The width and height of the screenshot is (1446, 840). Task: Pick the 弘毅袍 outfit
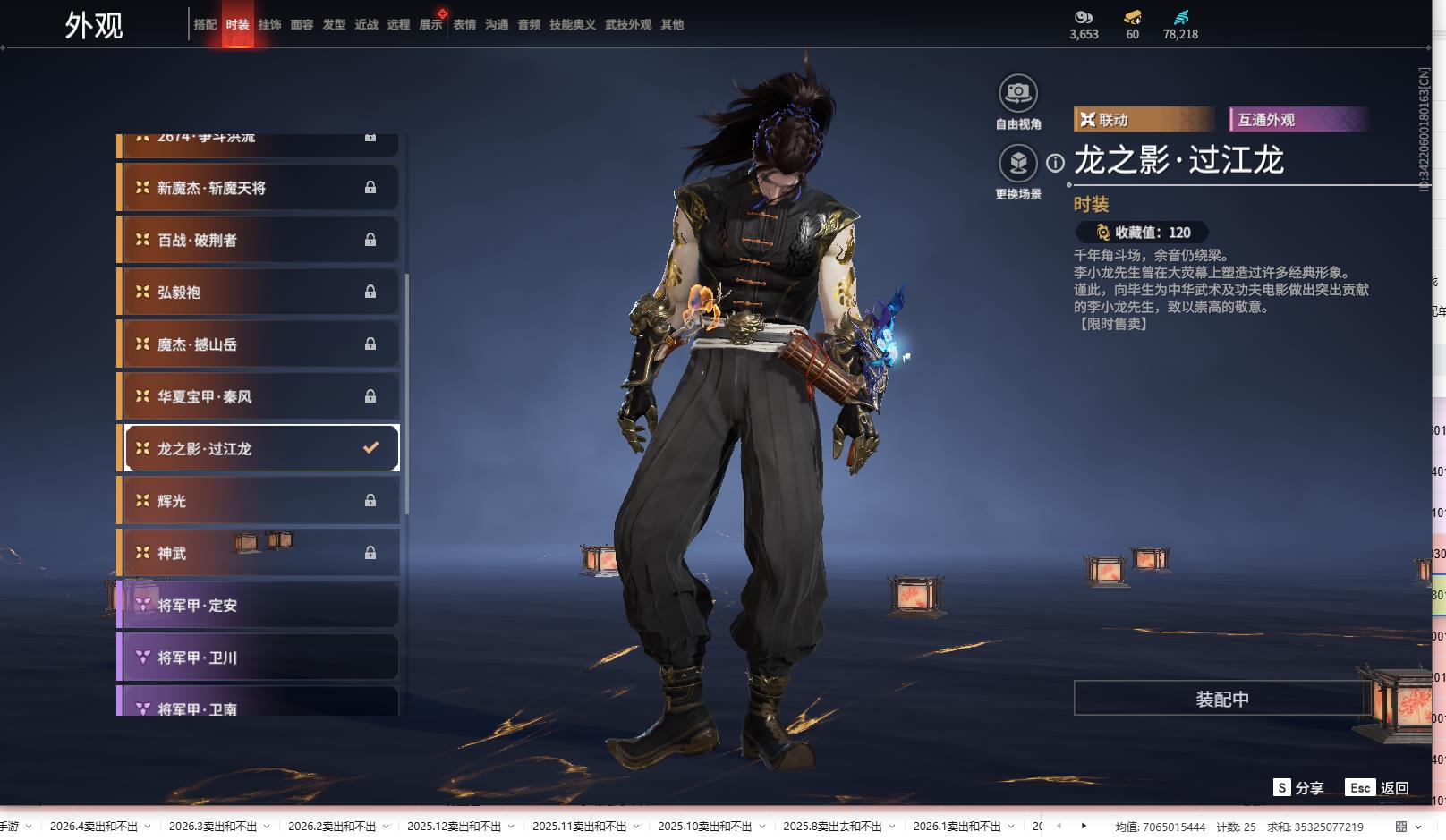click(259, 292)
